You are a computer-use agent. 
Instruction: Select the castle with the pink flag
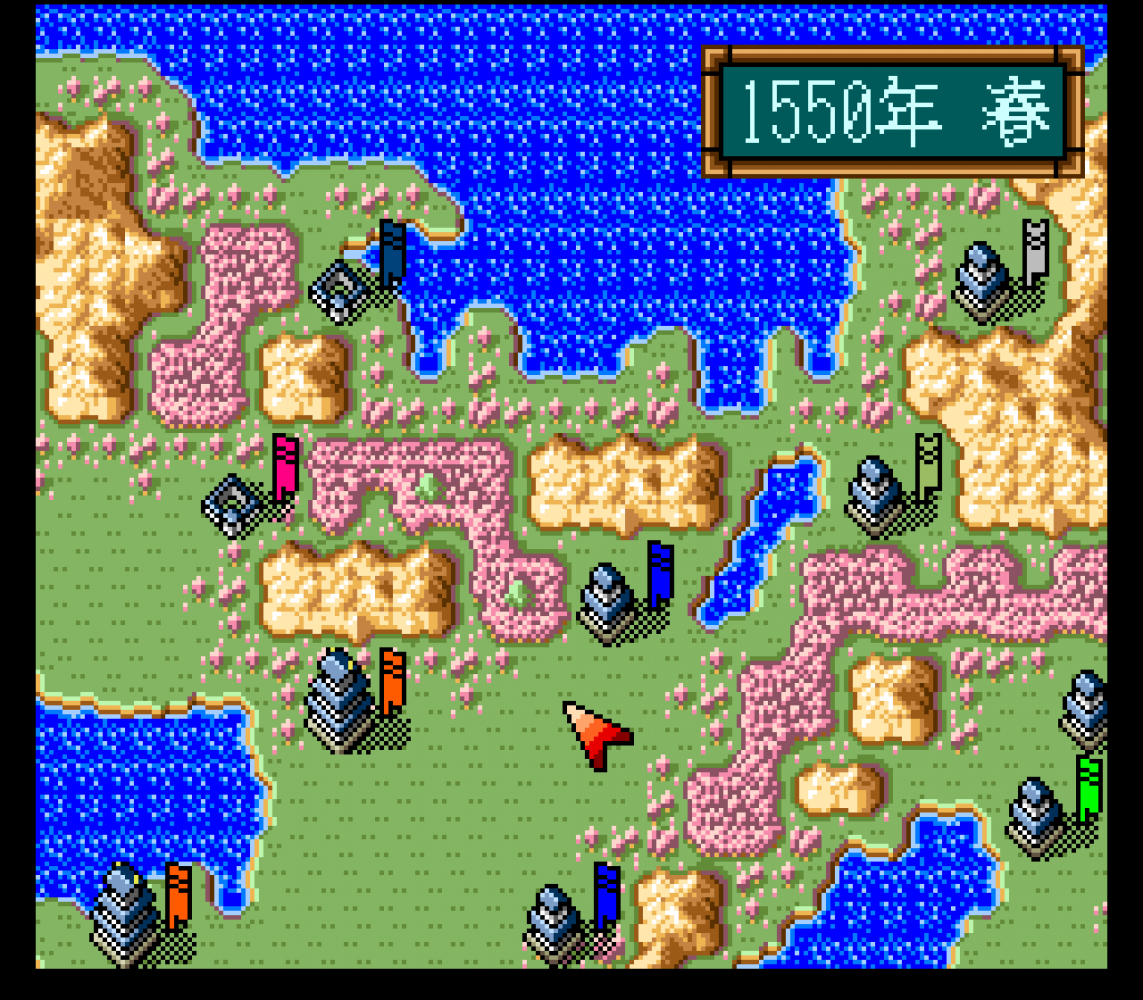(x=235, y=505)
